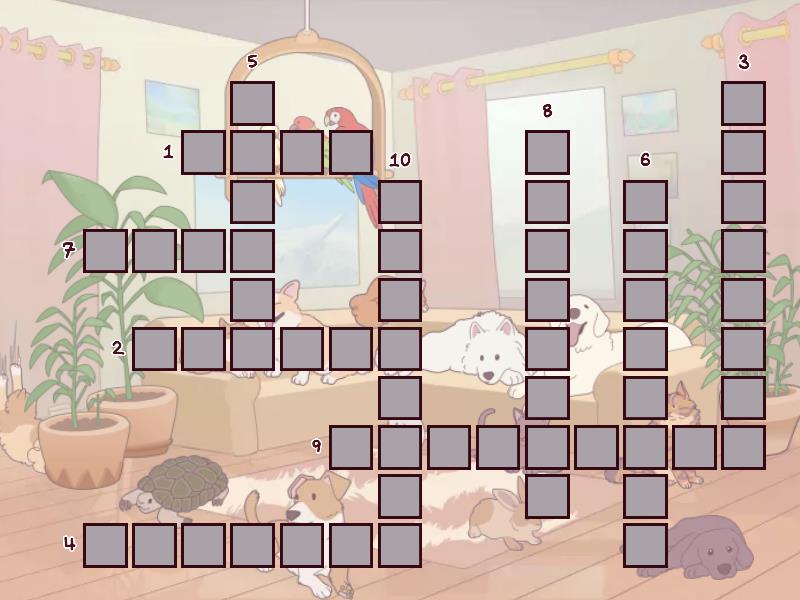800x600 pixels.
Task: Click where 1 across crosses 5 down
Action: [252, 152]
